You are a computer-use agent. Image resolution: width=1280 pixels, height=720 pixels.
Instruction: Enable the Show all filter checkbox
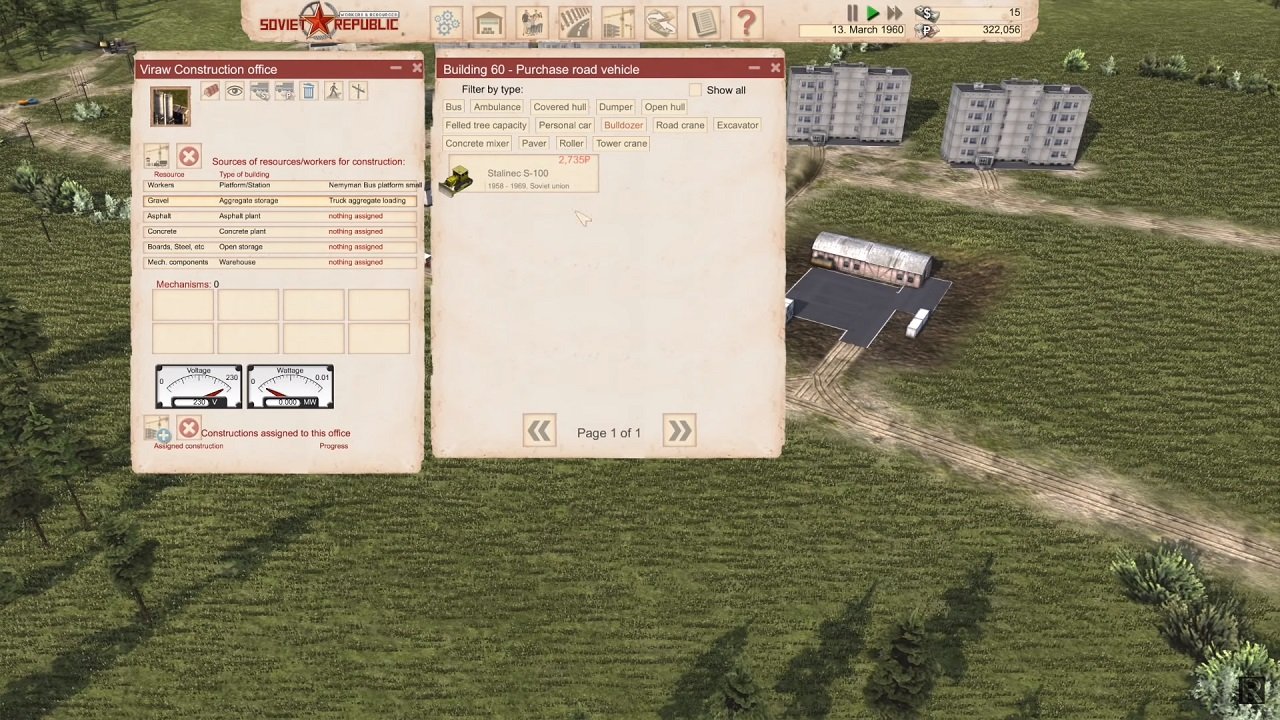[x=696, y=89]
